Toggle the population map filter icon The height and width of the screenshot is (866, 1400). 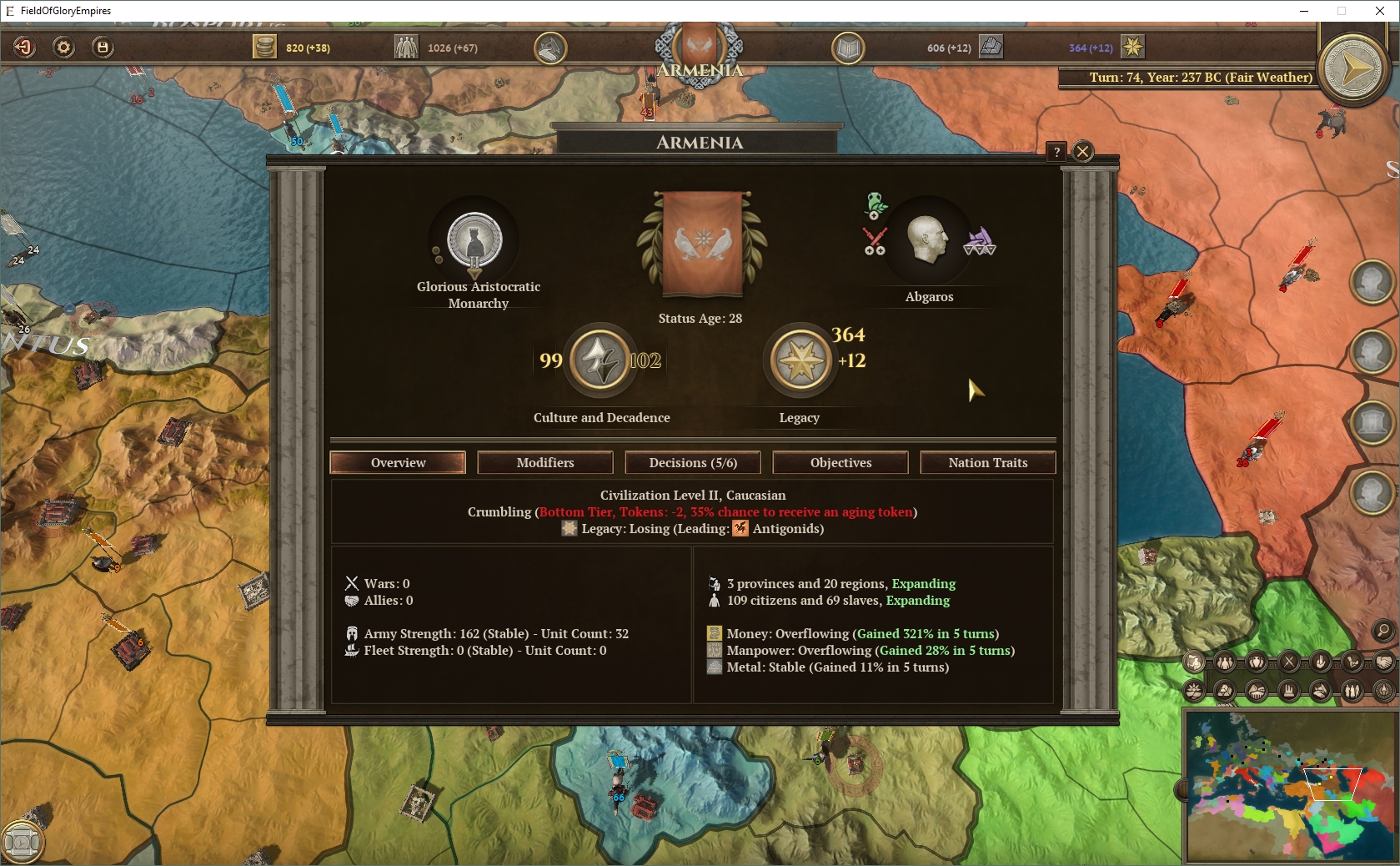point(1224,663)
